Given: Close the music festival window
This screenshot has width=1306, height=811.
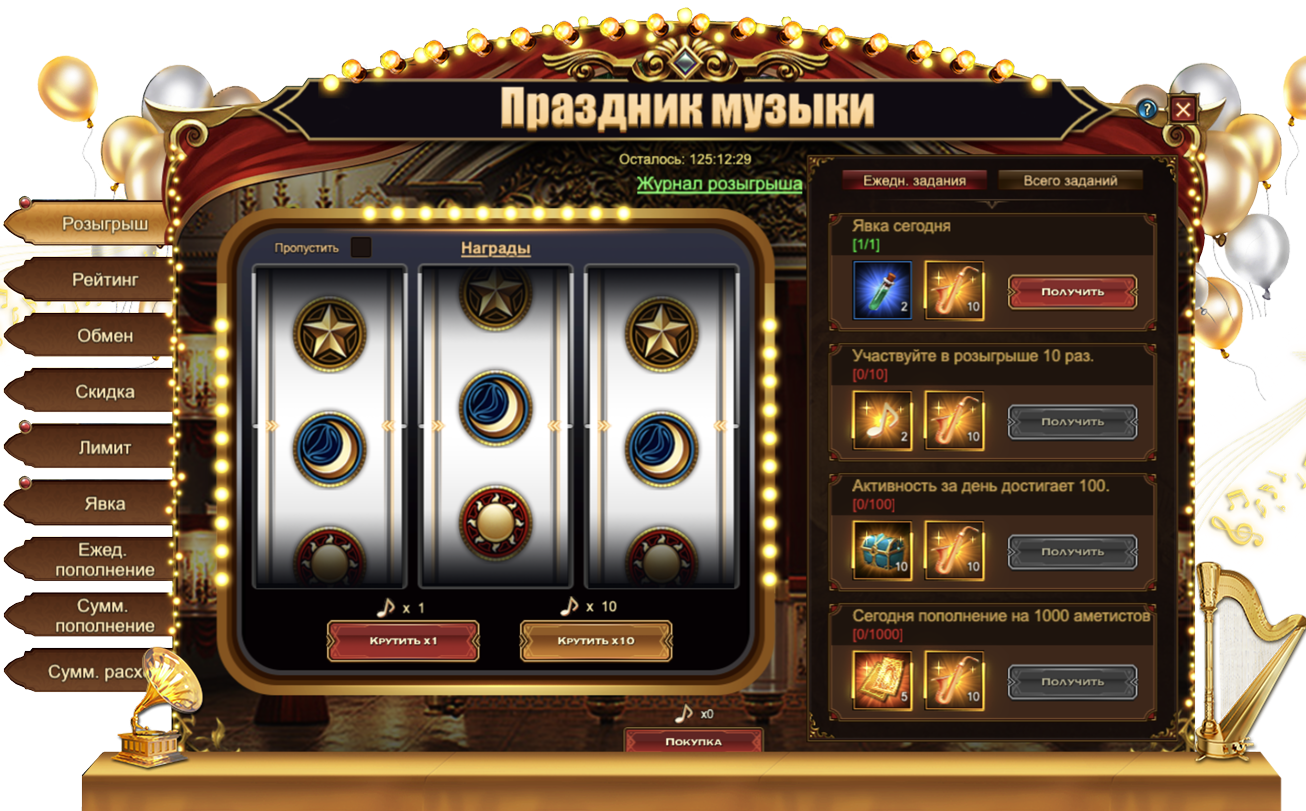Looking at the screenshot, I should tap(1183, 109).
